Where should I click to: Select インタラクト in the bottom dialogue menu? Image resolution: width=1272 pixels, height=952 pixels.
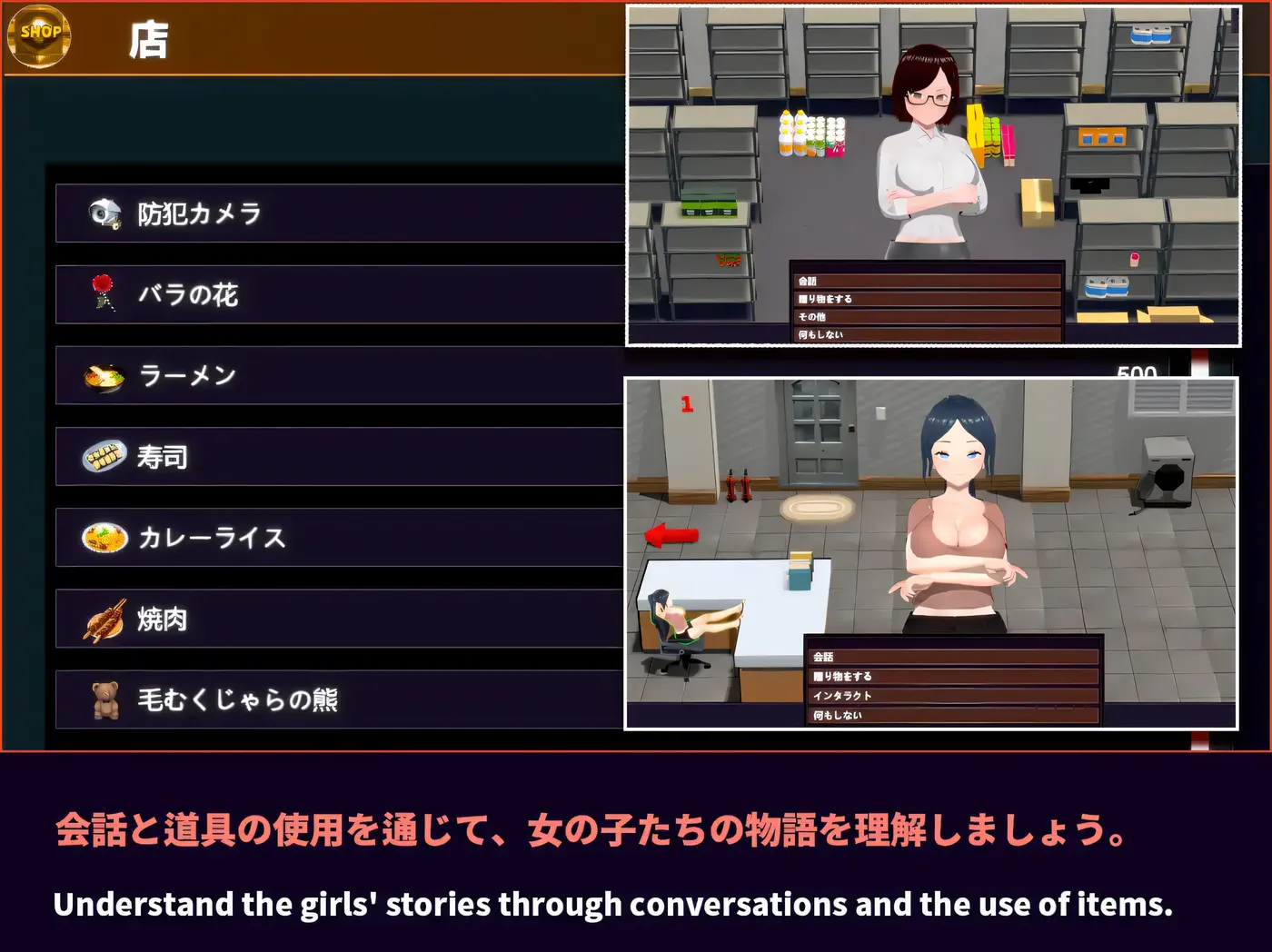click(954, 695)
